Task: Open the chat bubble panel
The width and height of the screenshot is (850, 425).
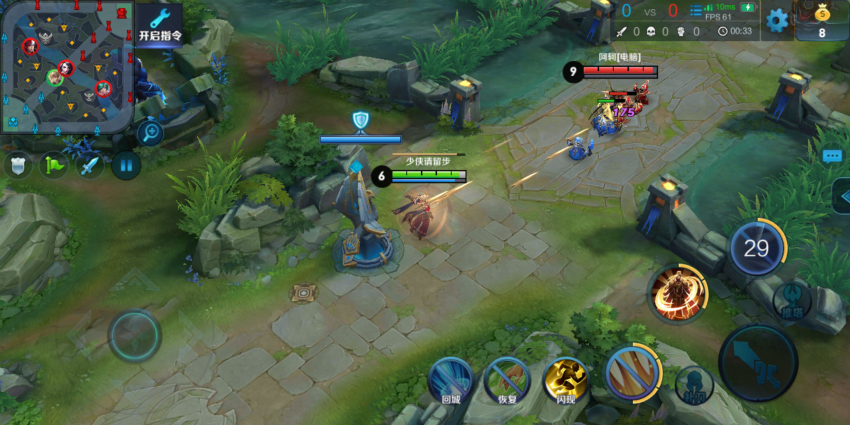Action: pos(832,156)
